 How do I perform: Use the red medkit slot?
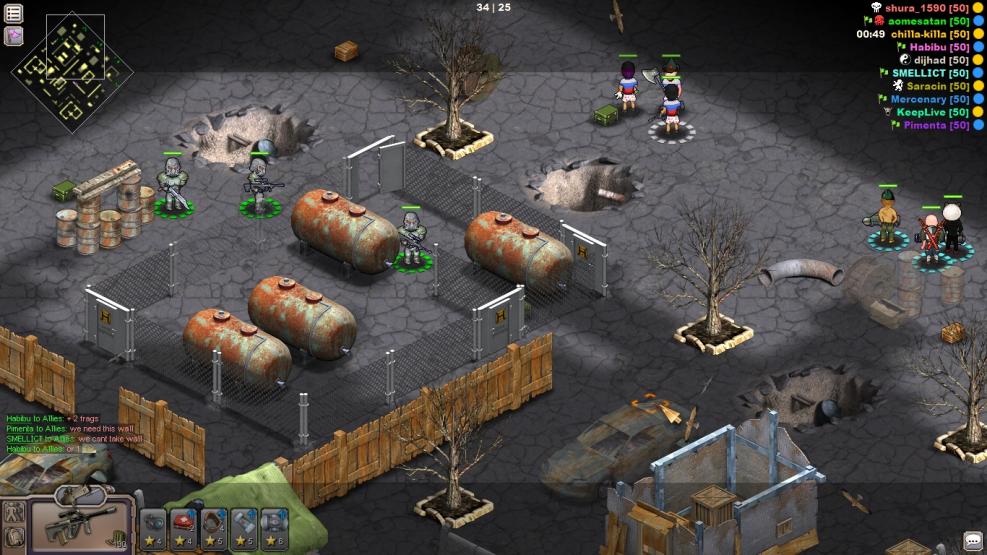click(184, 523)
